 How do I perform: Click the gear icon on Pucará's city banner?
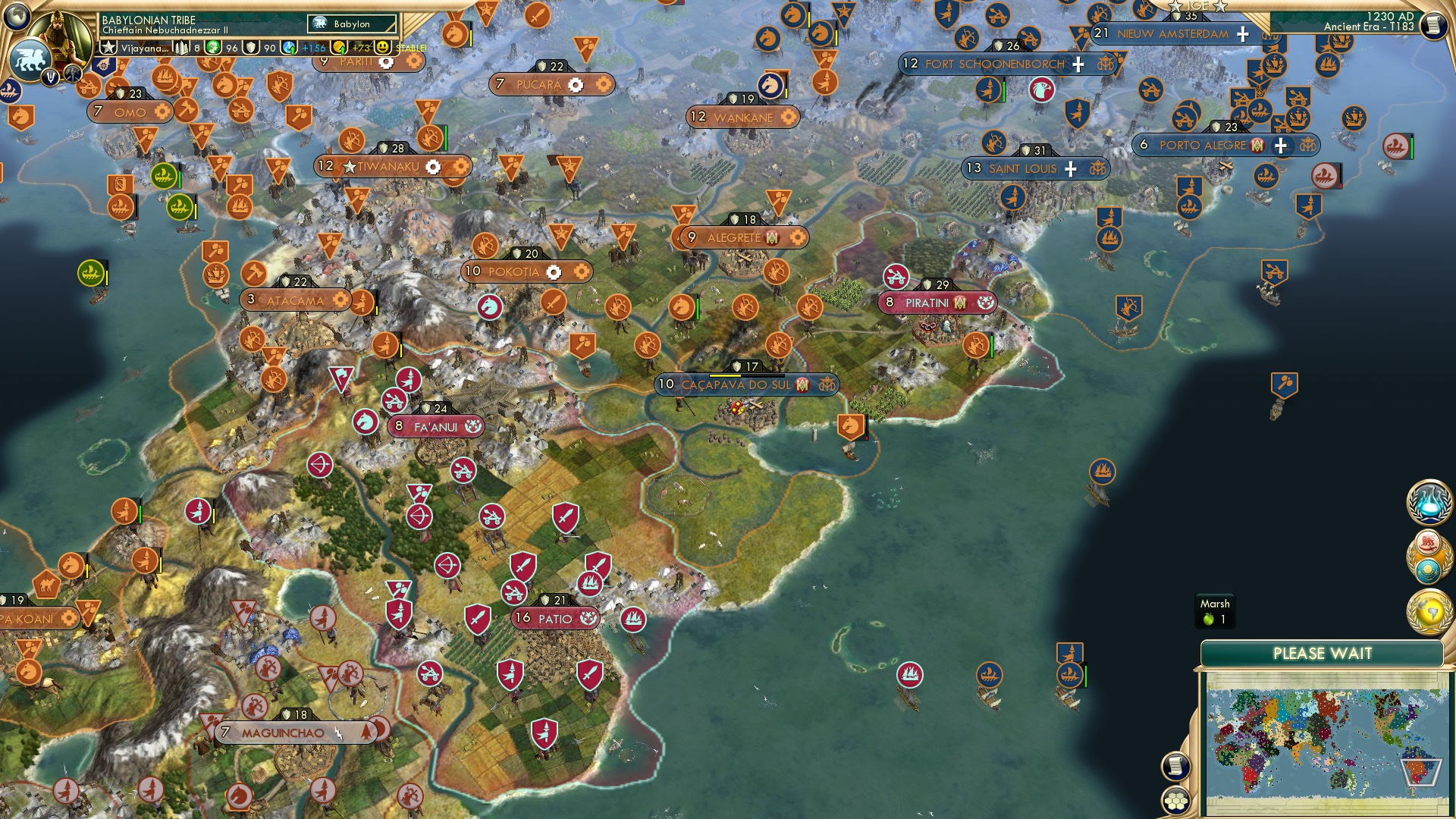tap(577, 85)
